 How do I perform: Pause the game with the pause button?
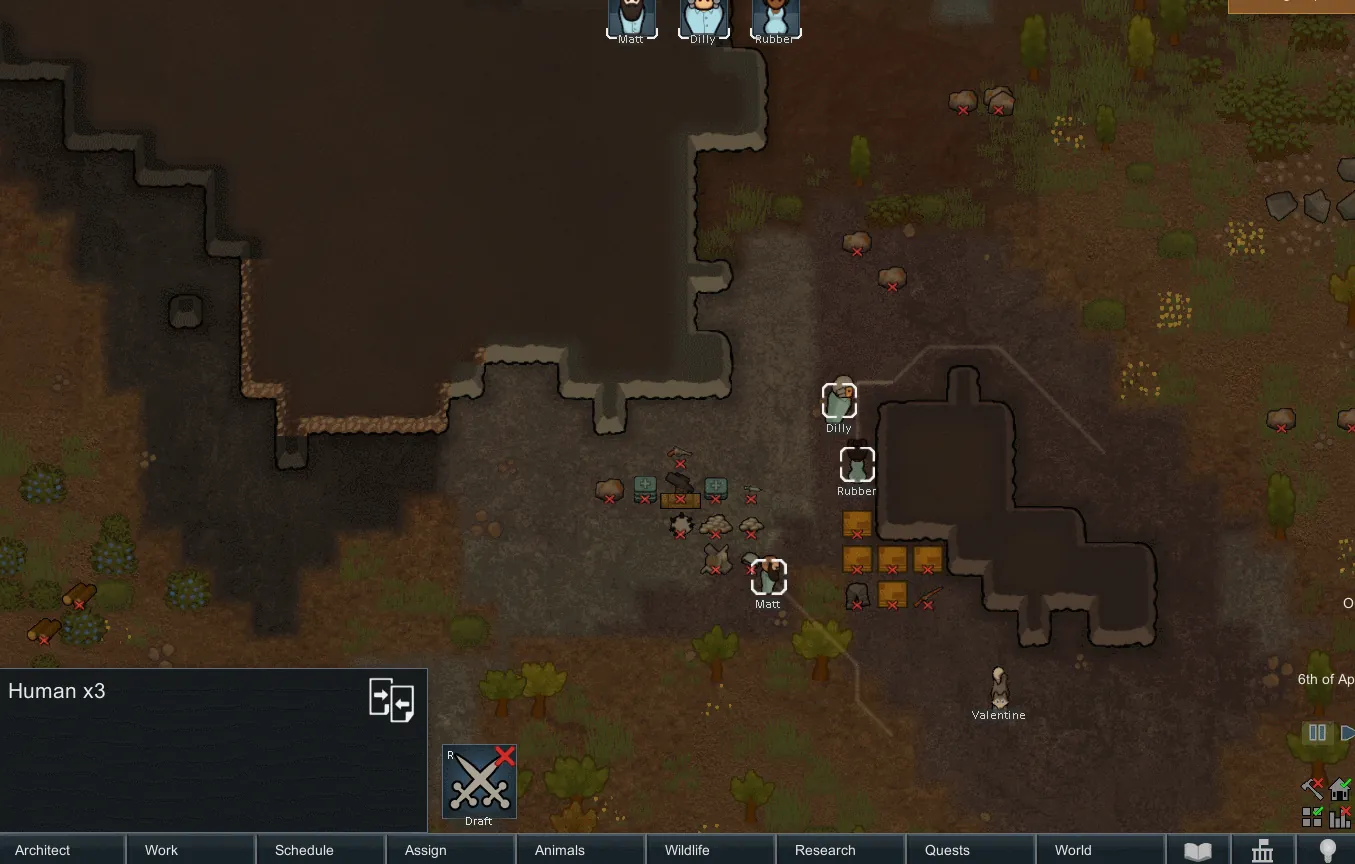coord(1317,733)
